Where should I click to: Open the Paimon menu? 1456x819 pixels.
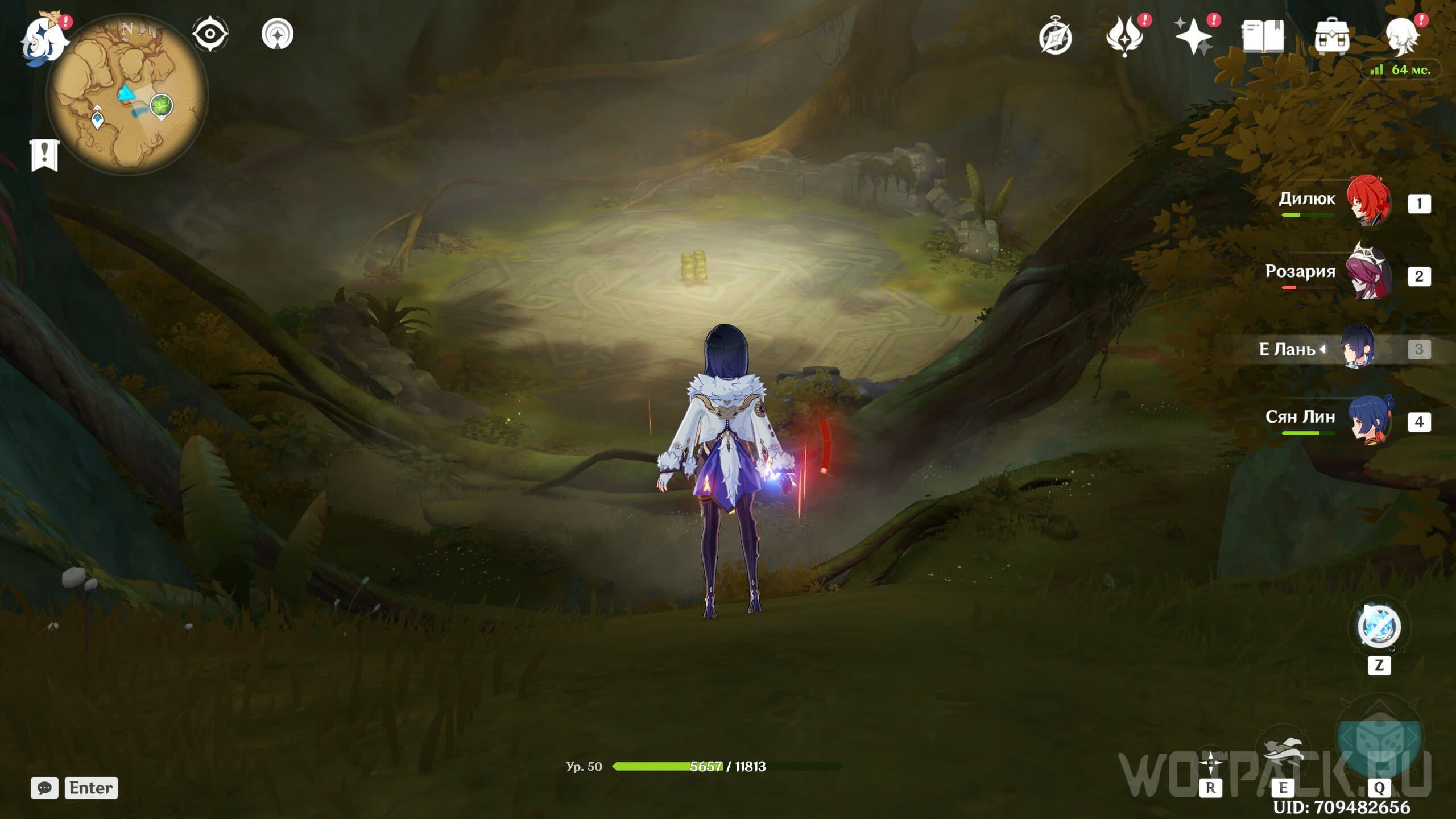pyautogui.click(x=43, y=39)
